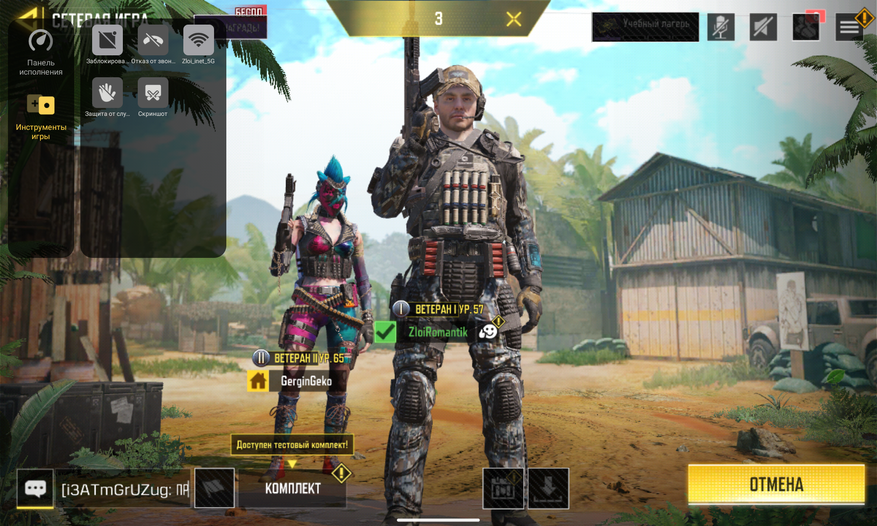Close the matchmaking timer with the X
This screenshot has height=526, width=877.
pos(514,19)
